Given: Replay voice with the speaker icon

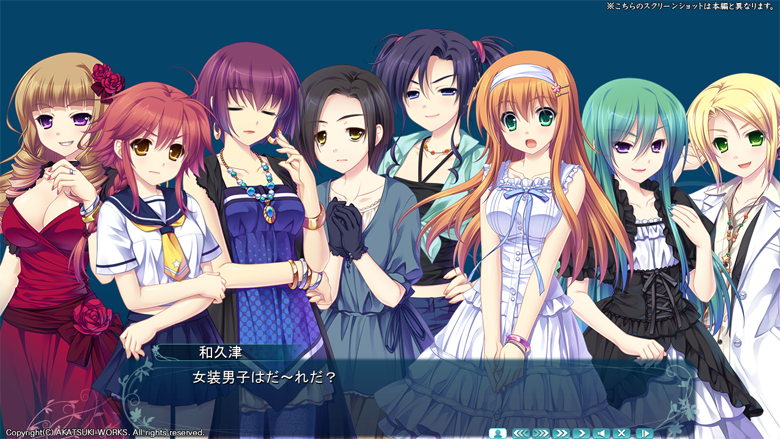Looking at the screenshot, I should (601, 432).
